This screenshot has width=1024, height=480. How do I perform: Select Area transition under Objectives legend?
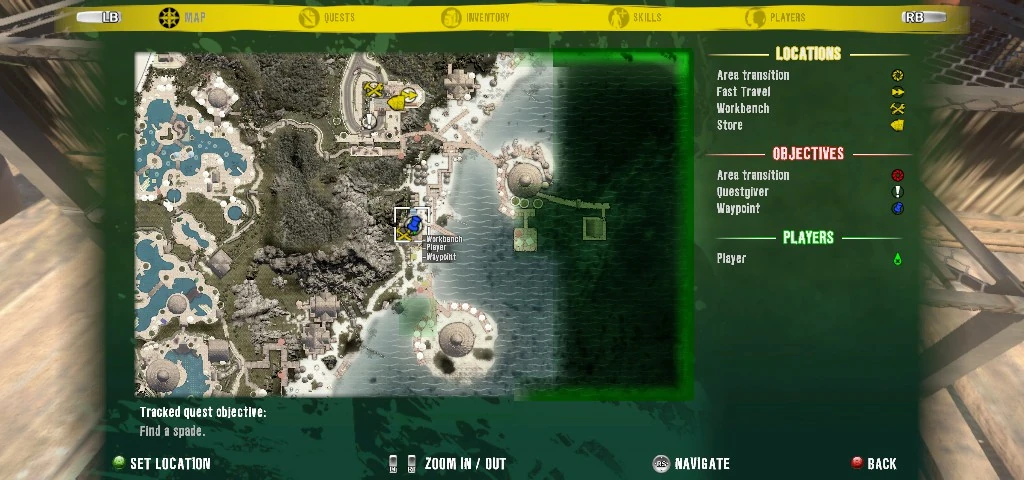[753, 175]
